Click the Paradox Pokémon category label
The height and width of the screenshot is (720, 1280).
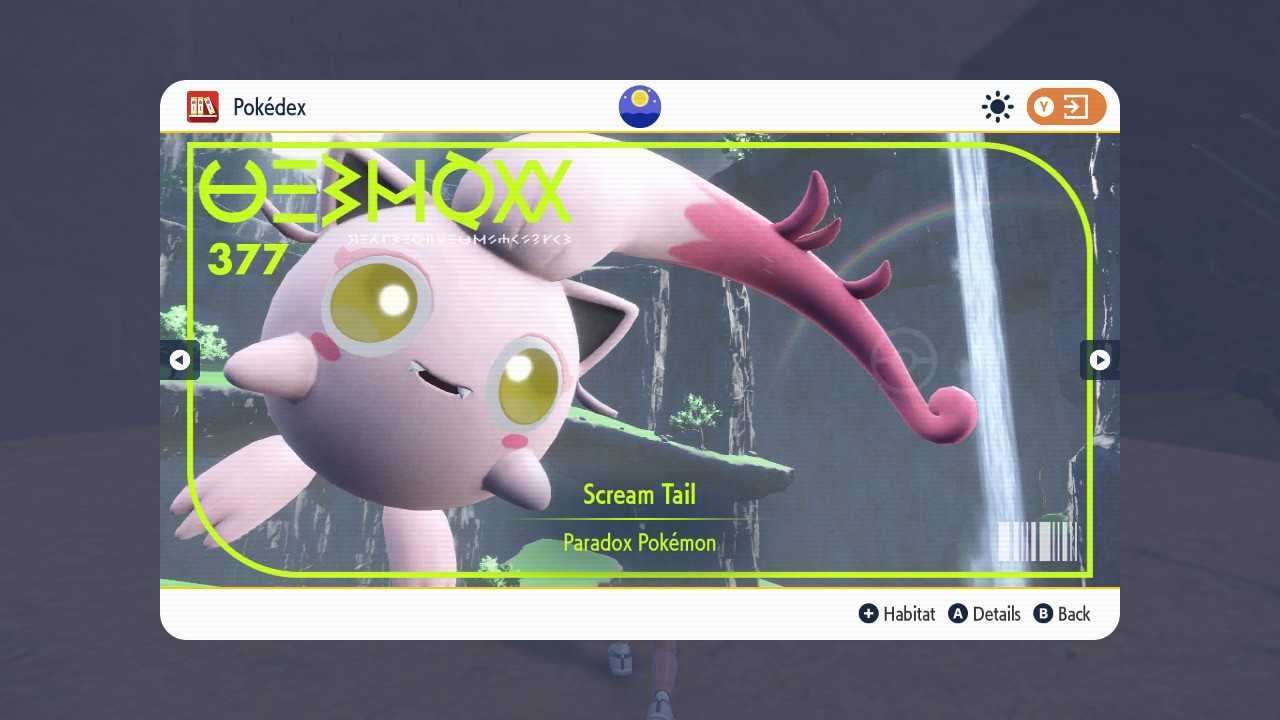coord(639,543)
